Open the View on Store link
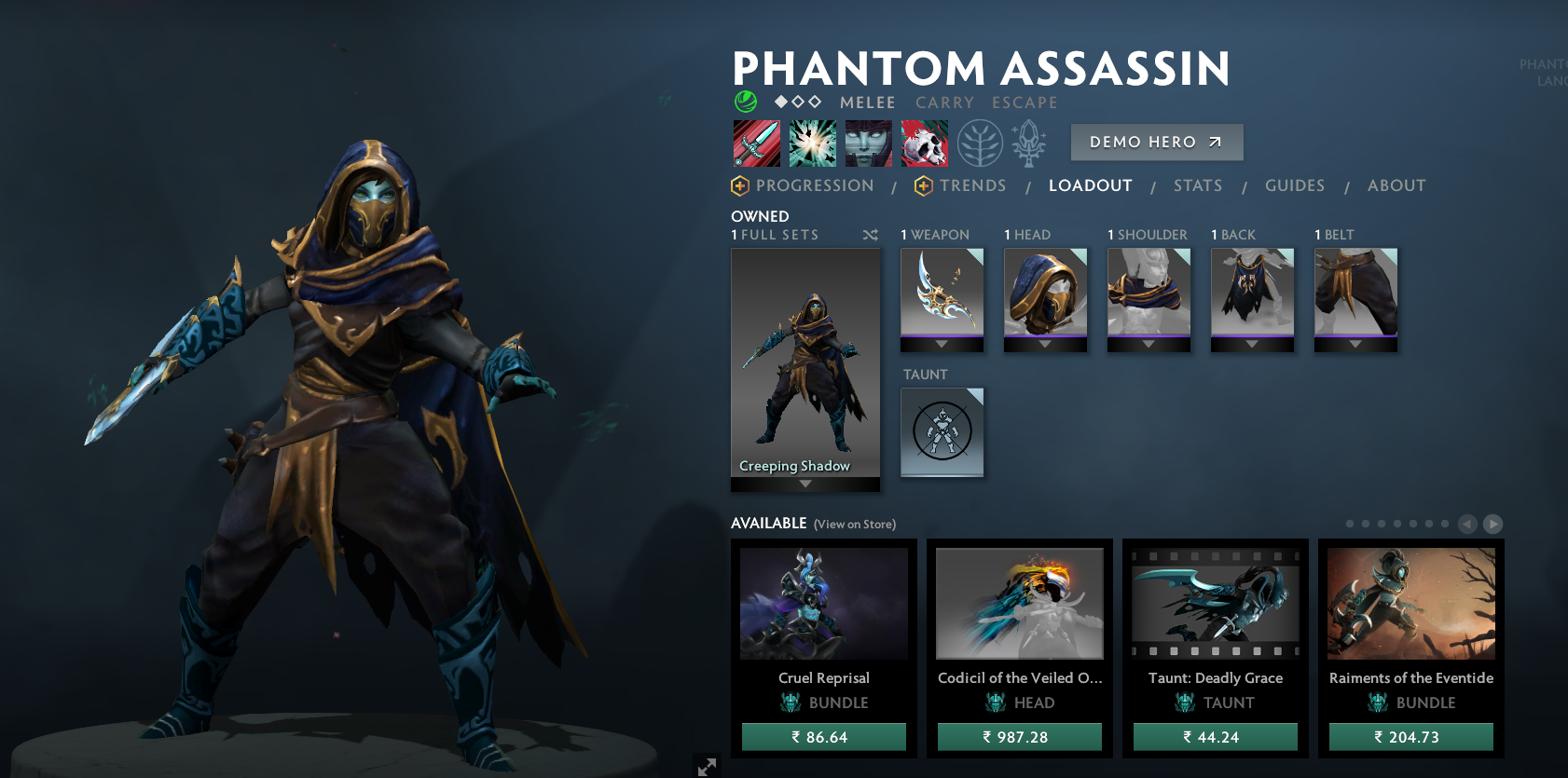This screenshot has width=1568, height=778. (853, 524)
